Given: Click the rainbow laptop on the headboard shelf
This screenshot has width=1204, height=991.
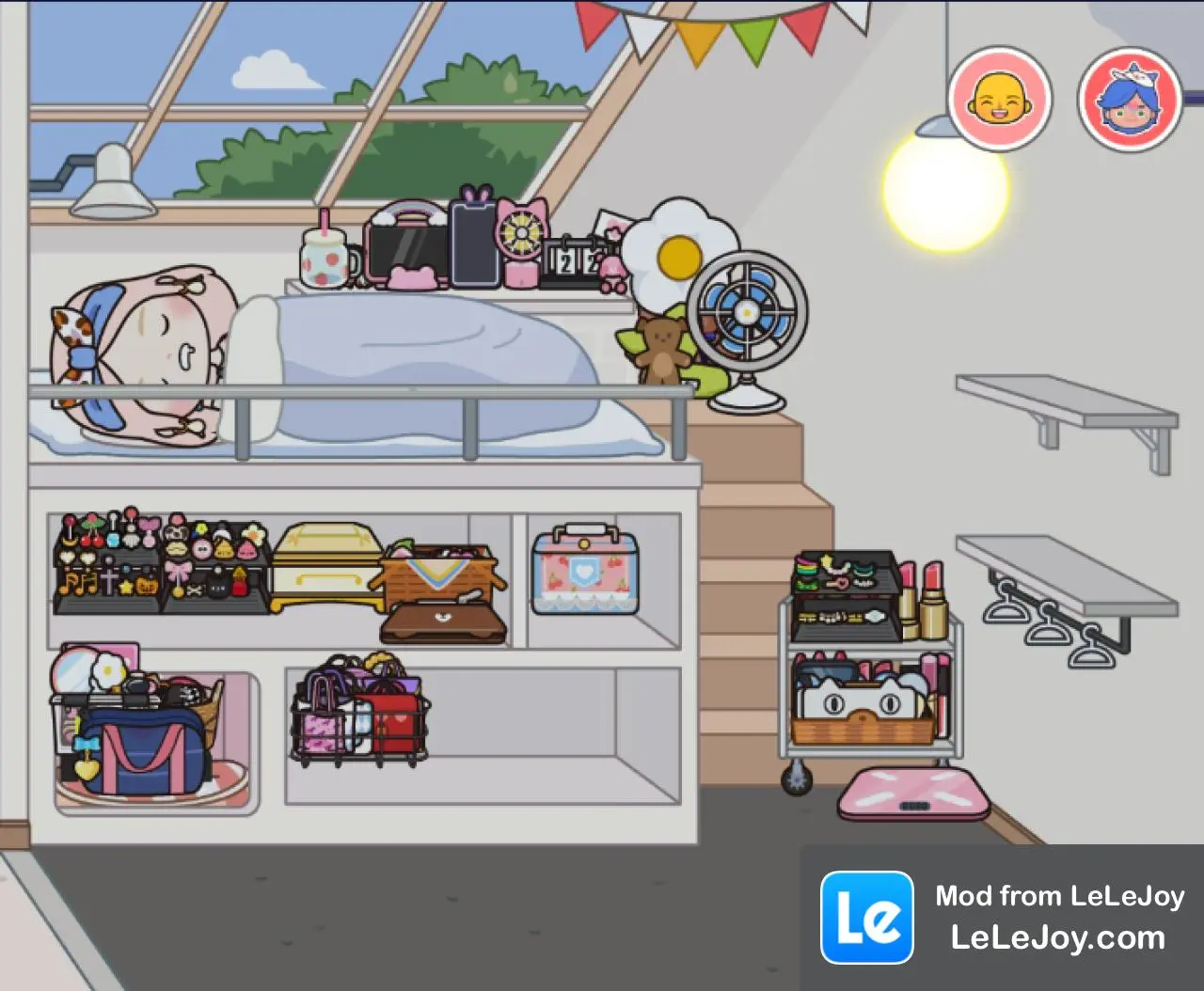Looking at the screenshot, I should [x=406, y=240].
